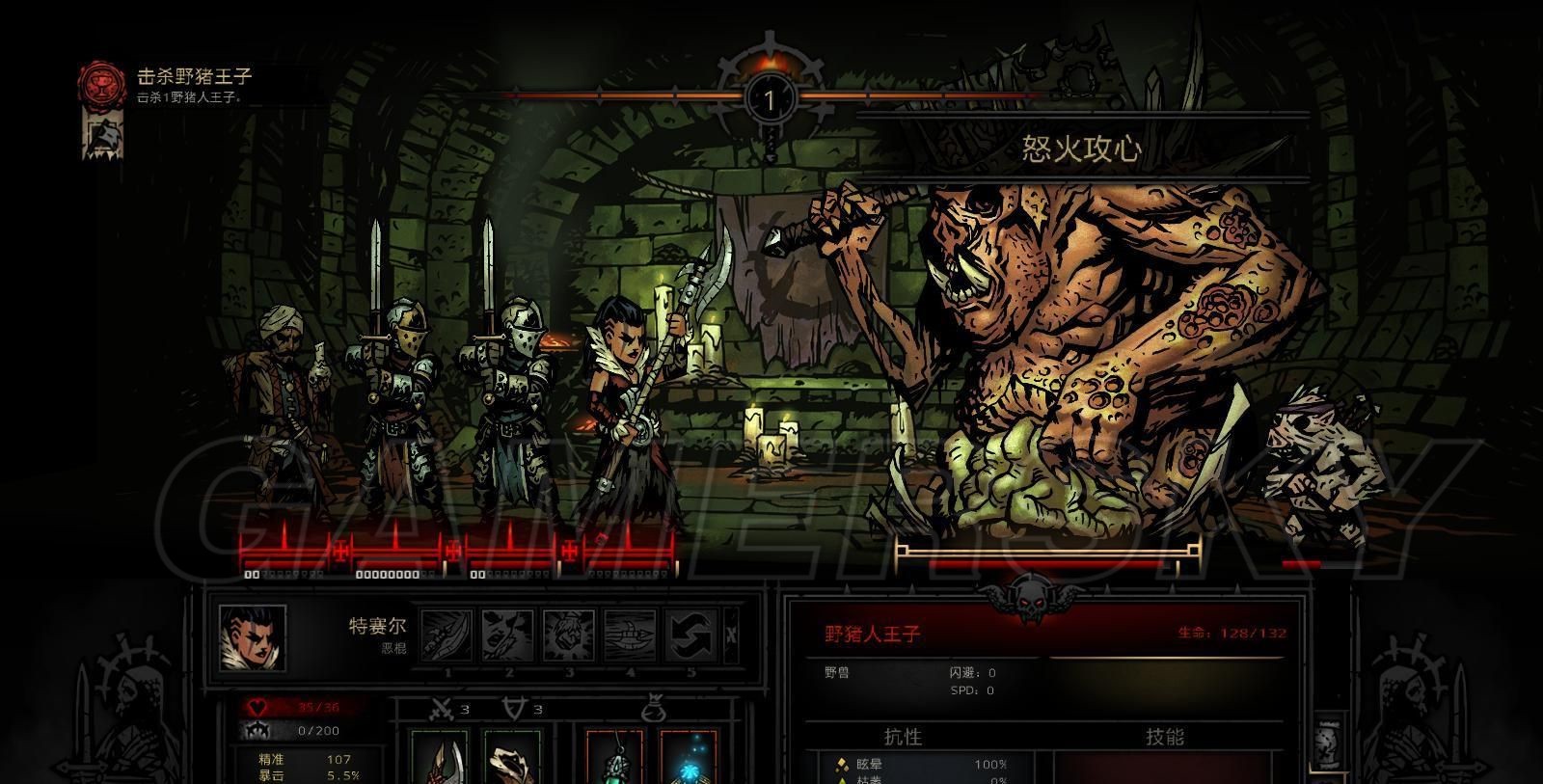The image size is (1543, 784).
Task: Select the swap position arrows skill
Action: coord(690,636)
